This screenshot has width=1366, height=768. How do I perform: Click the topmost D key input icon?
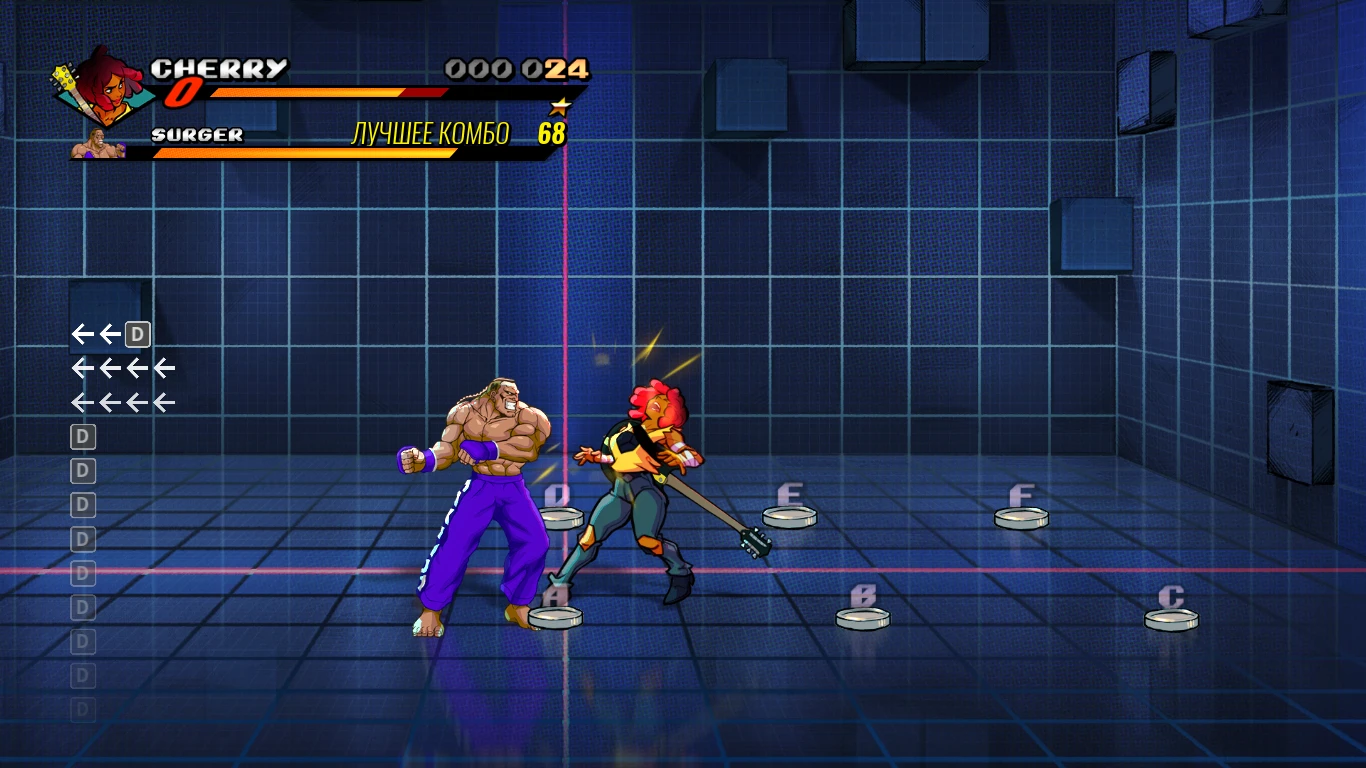pyautogui.click(x=83, y=436)
